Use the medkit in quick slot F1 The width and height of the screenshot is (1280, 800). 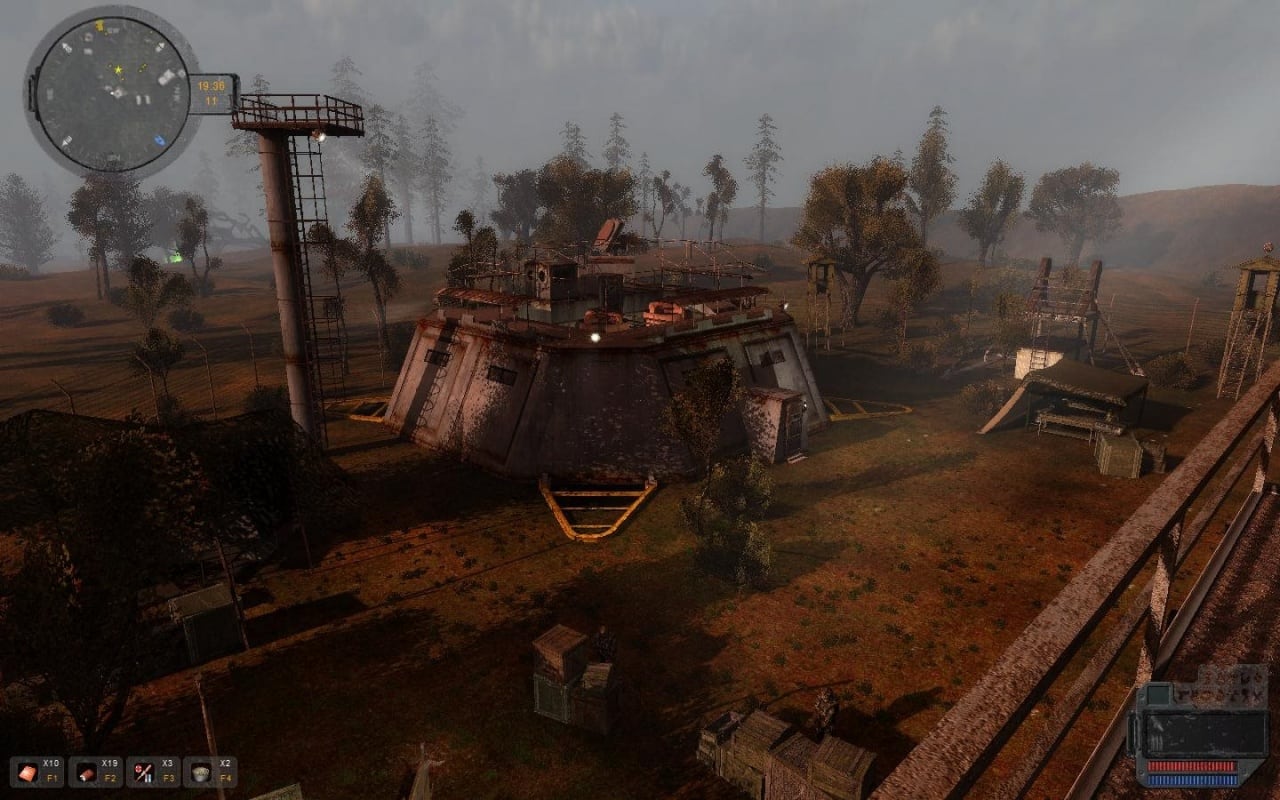(25, 771)
